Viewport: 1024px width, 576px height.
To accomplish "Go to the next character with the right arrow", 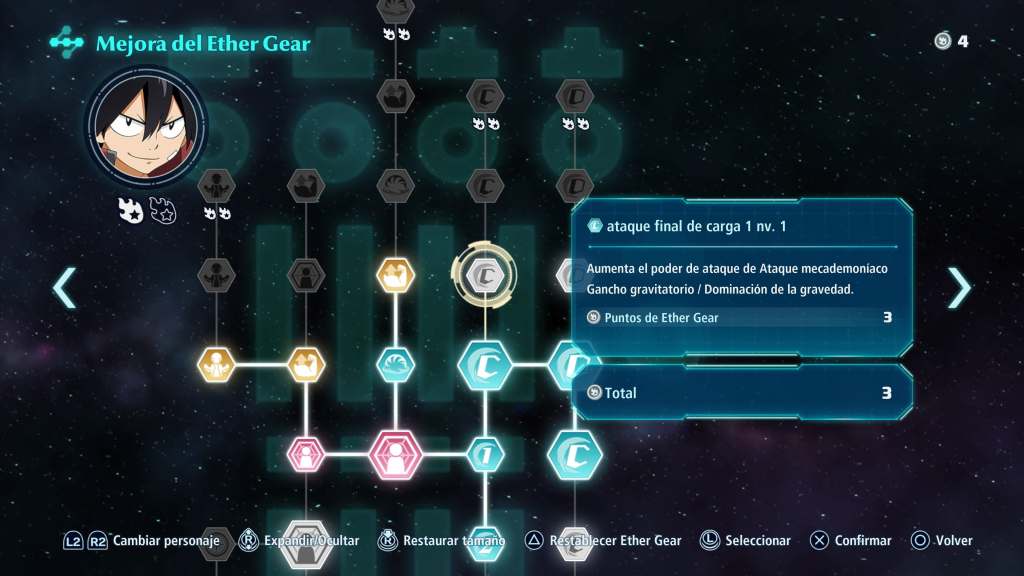I will pyautogui.click(x=958, y=288).
